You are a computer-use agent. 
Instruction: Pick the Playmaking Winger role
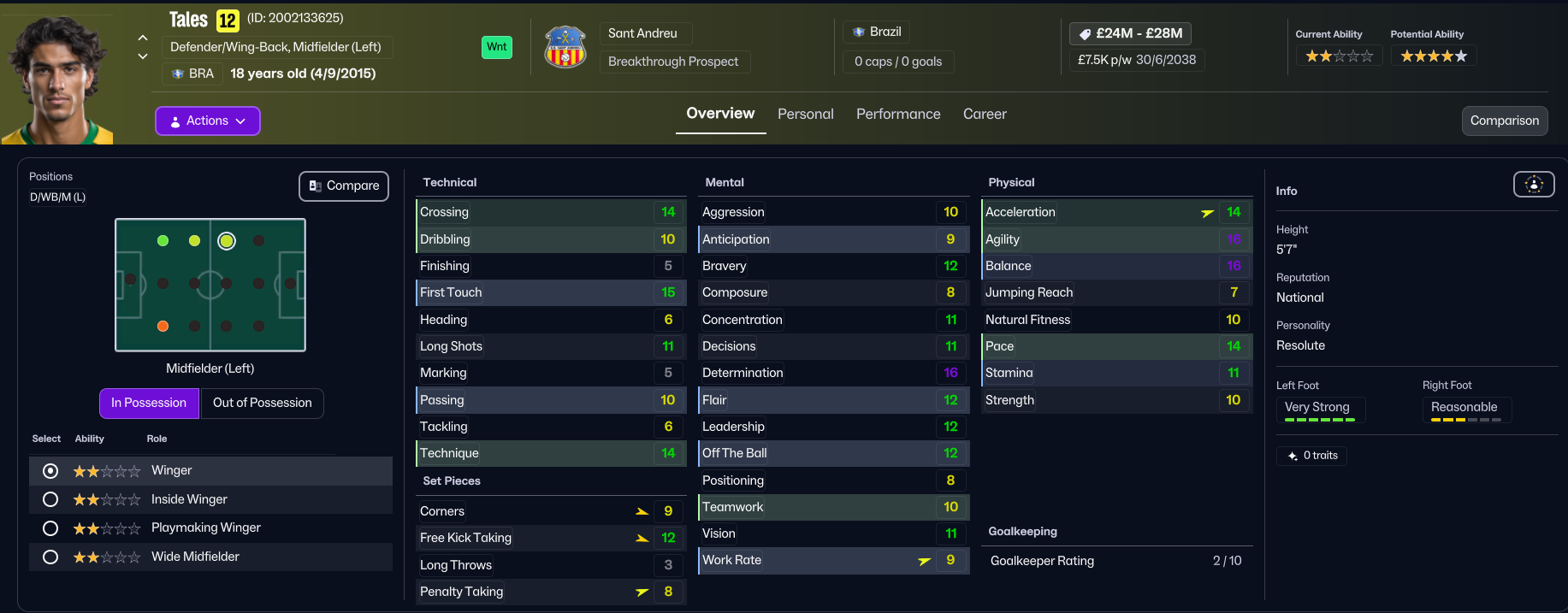[x=50, y=528]
